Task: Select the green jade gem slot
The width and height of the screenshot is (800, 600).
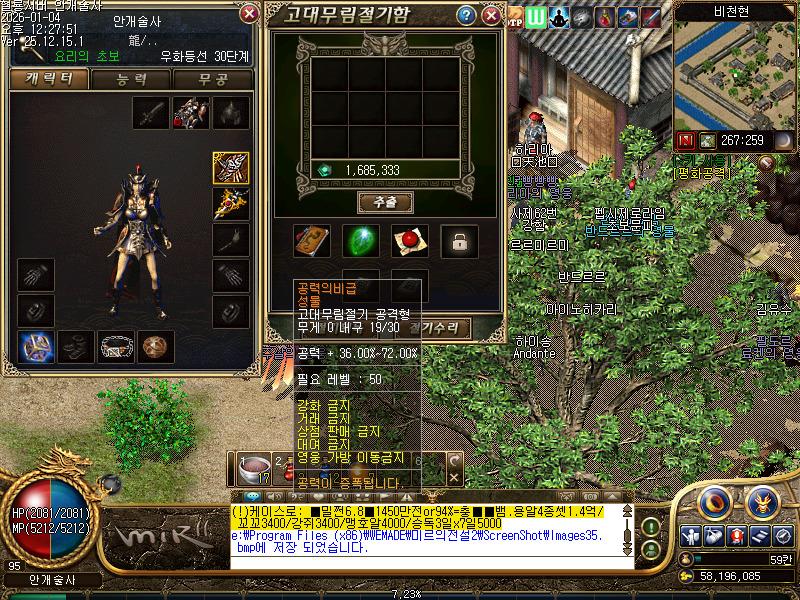Action: click(361, 240)
